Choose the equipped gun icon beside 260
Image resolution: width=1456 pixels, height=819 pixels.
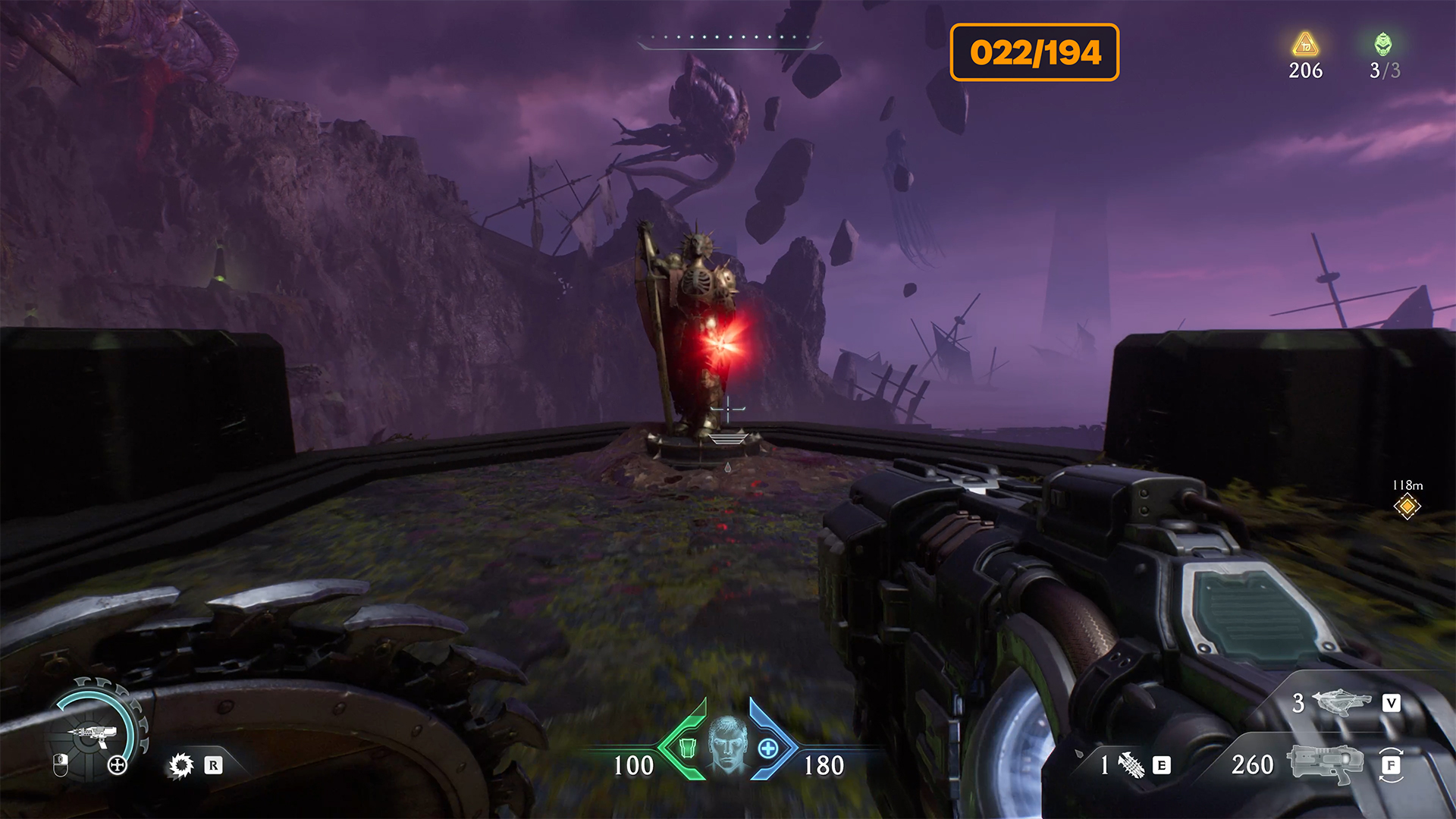(x=1326, y=763)
